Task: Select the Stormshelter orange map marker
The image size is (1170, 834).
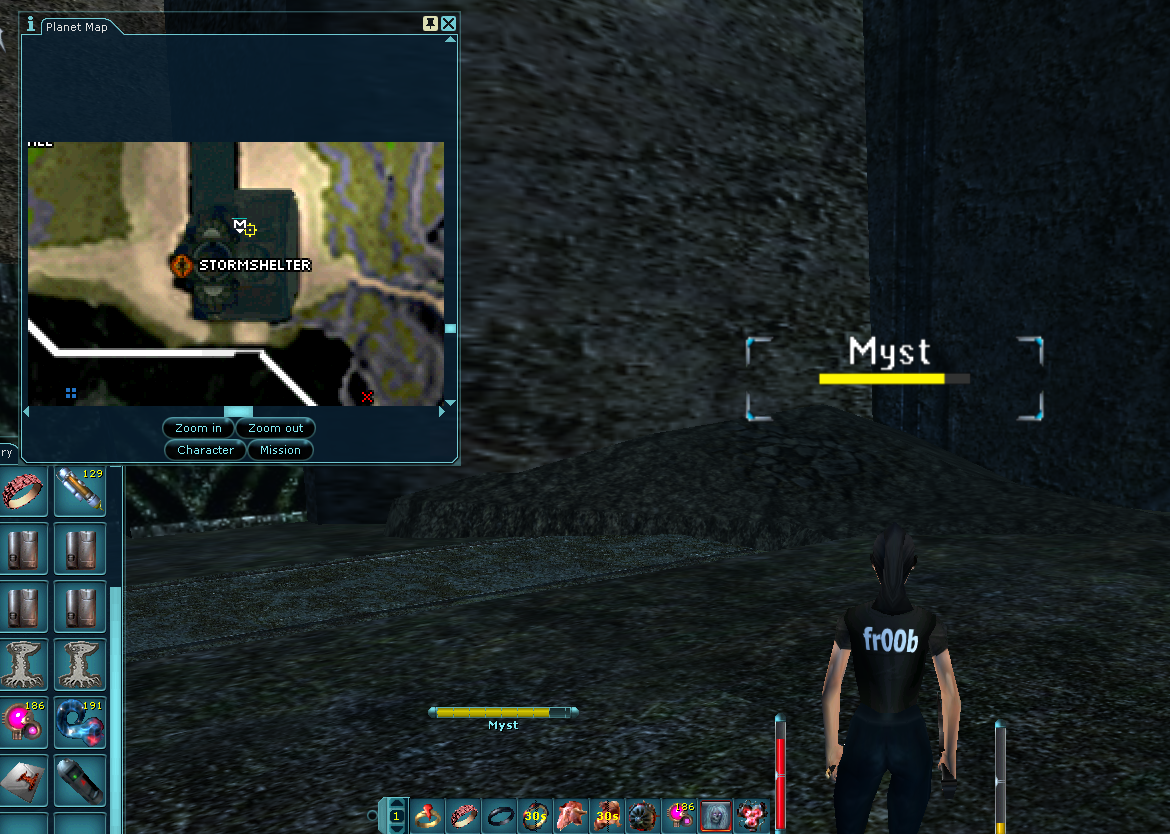Action: click(182, 265)
